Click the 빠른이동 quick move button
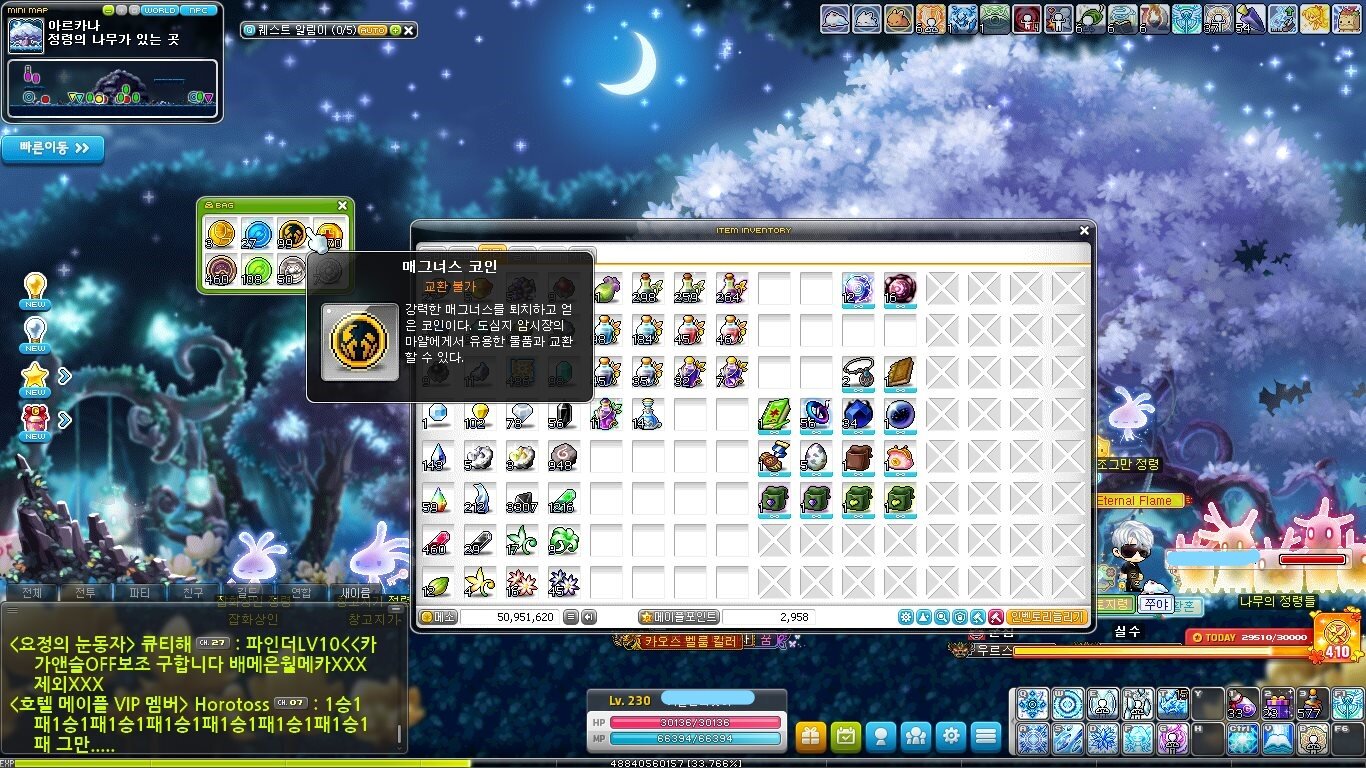The image size is (1366, 768). coord(53,149)
